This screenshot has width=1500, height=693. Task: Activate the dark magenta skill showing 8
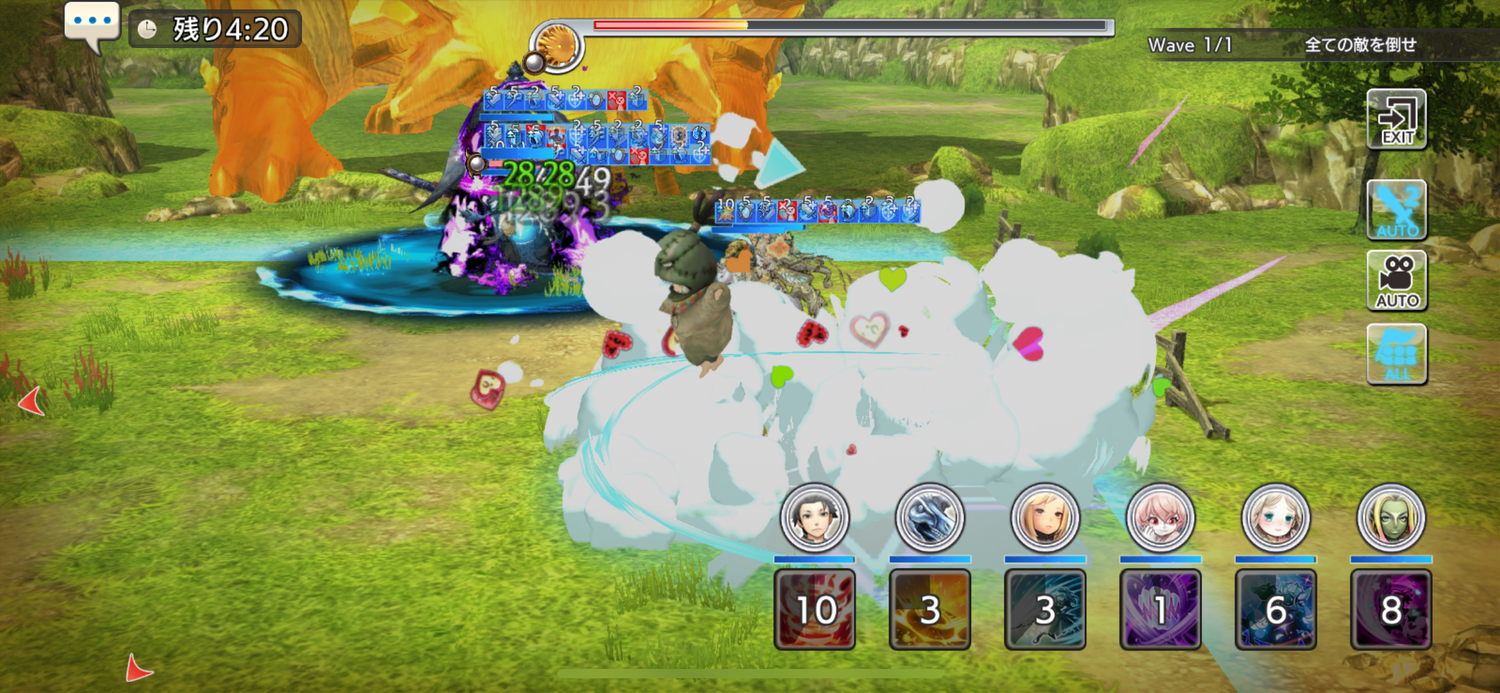(x=1391, y=609)
